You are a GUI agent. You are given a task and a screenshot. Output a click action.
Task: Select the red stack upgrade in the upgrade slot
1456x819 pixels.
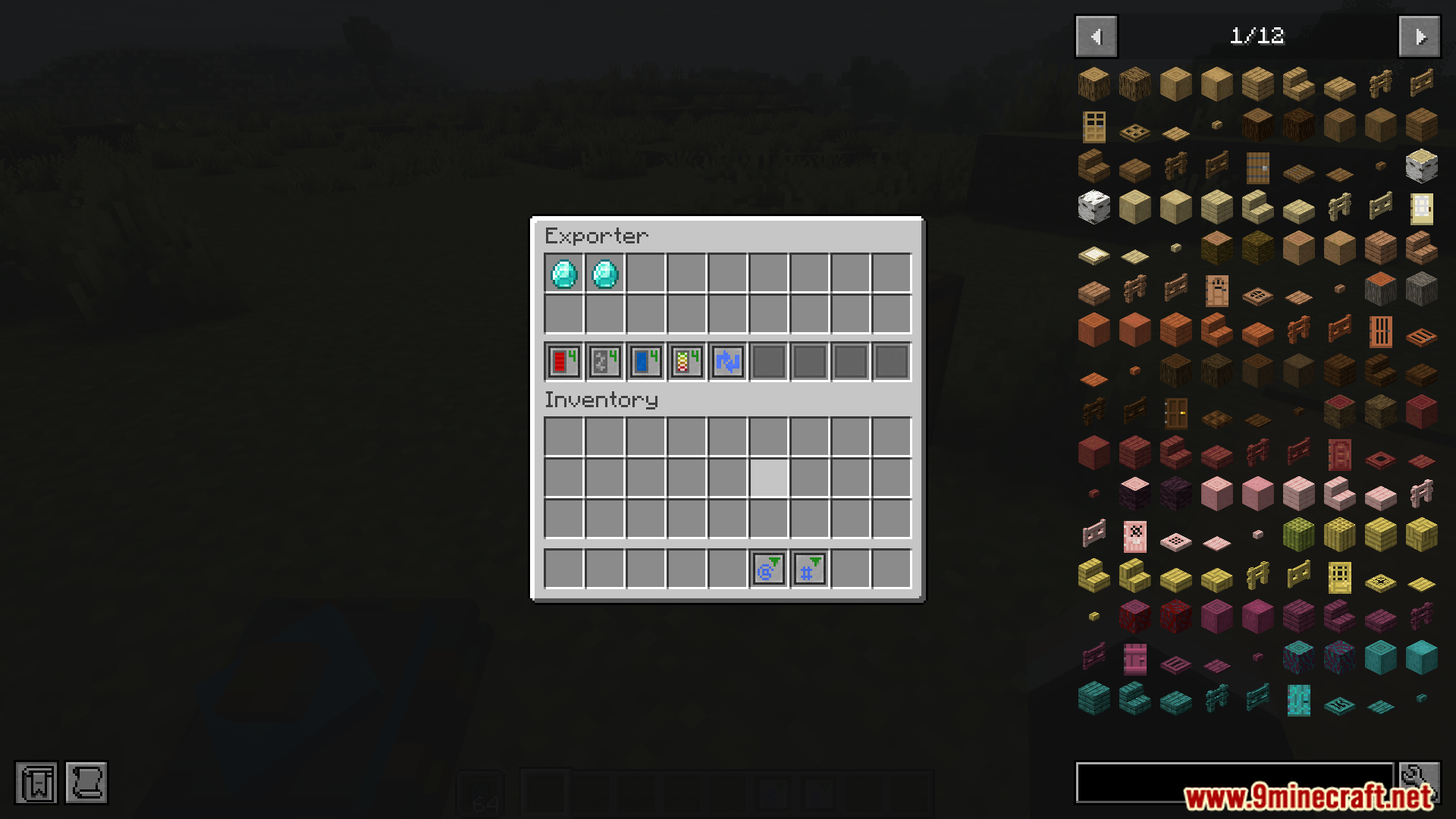pyautogui.click(x=563, y=362)
